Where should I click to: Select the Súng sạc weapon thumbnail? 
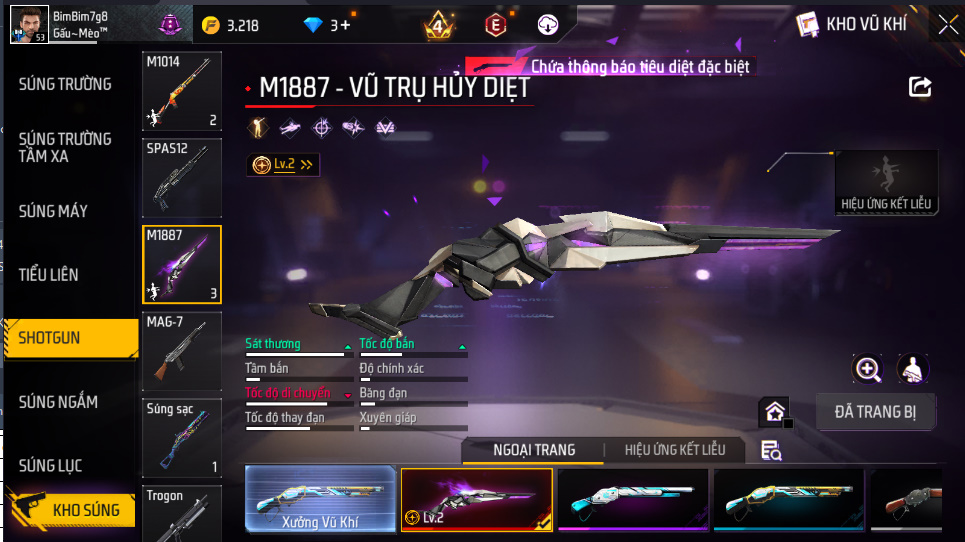[181, 437]
